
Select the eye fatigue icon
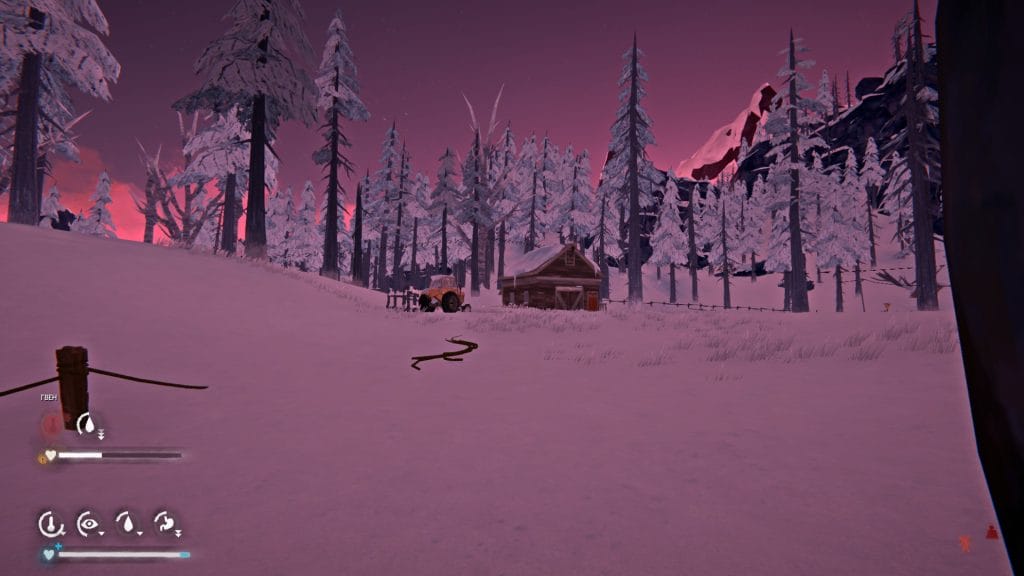click(x=89, y=522)
